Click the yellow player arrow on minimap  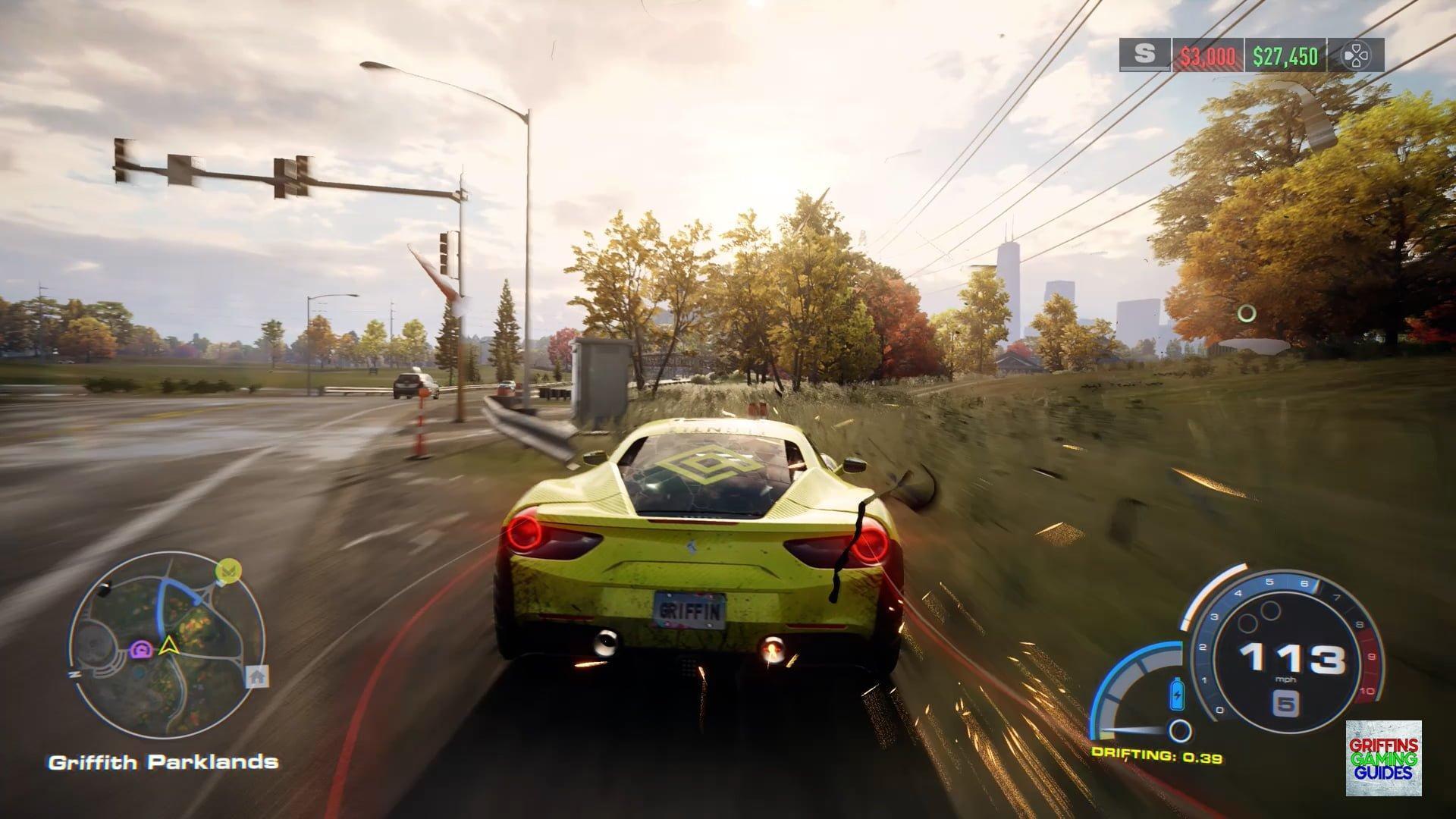click(167, 646)
